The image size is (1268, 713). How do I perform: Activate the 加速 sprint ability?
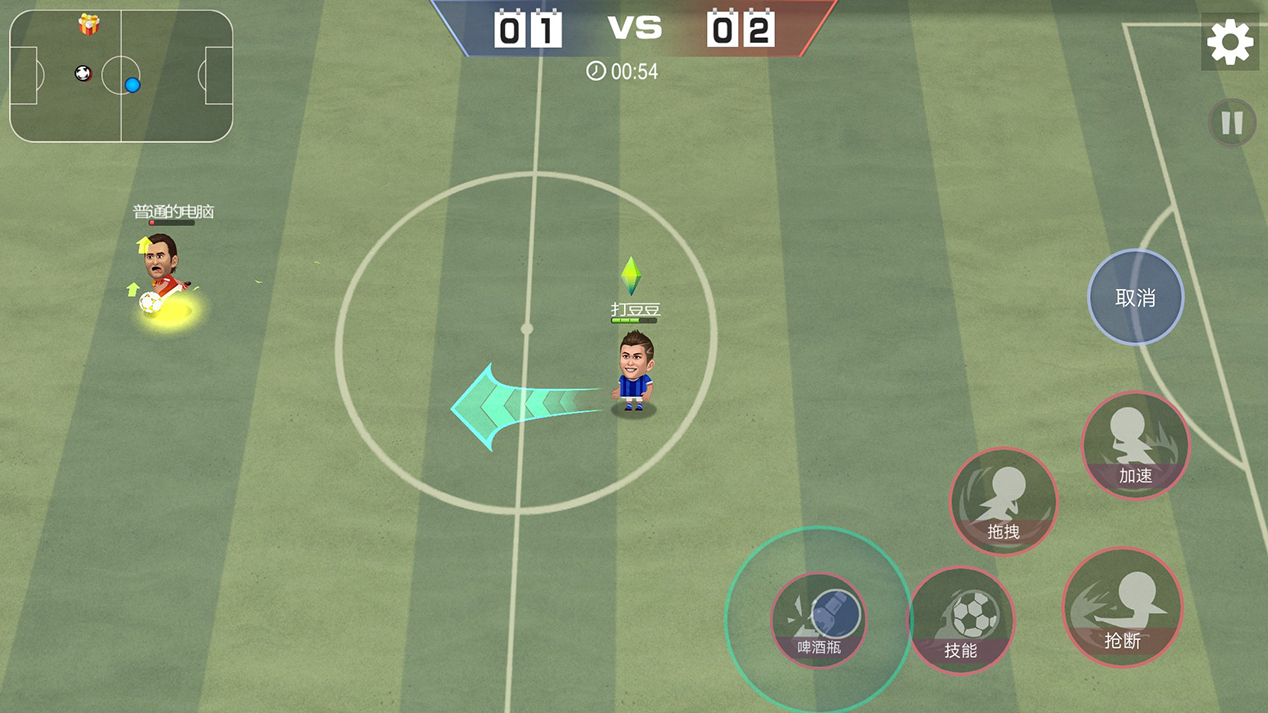coord(1135,446)
